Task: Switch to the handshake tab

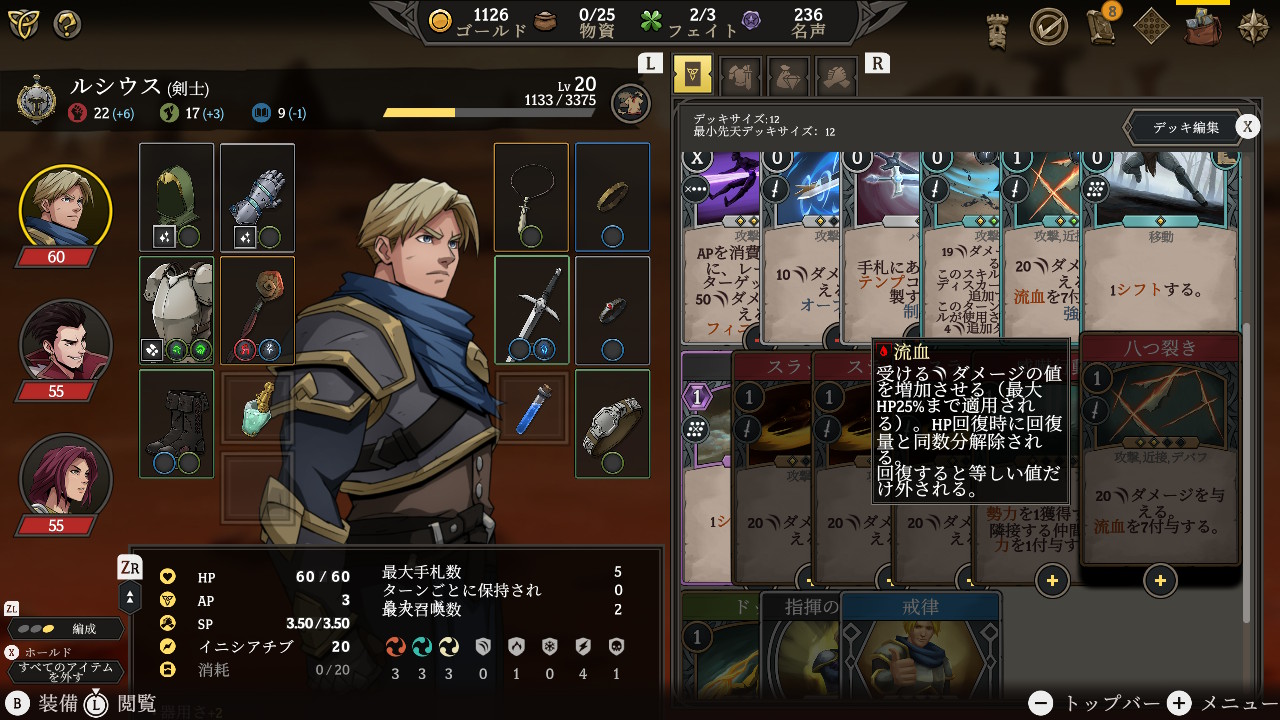Action: click(x=836, y=75)
